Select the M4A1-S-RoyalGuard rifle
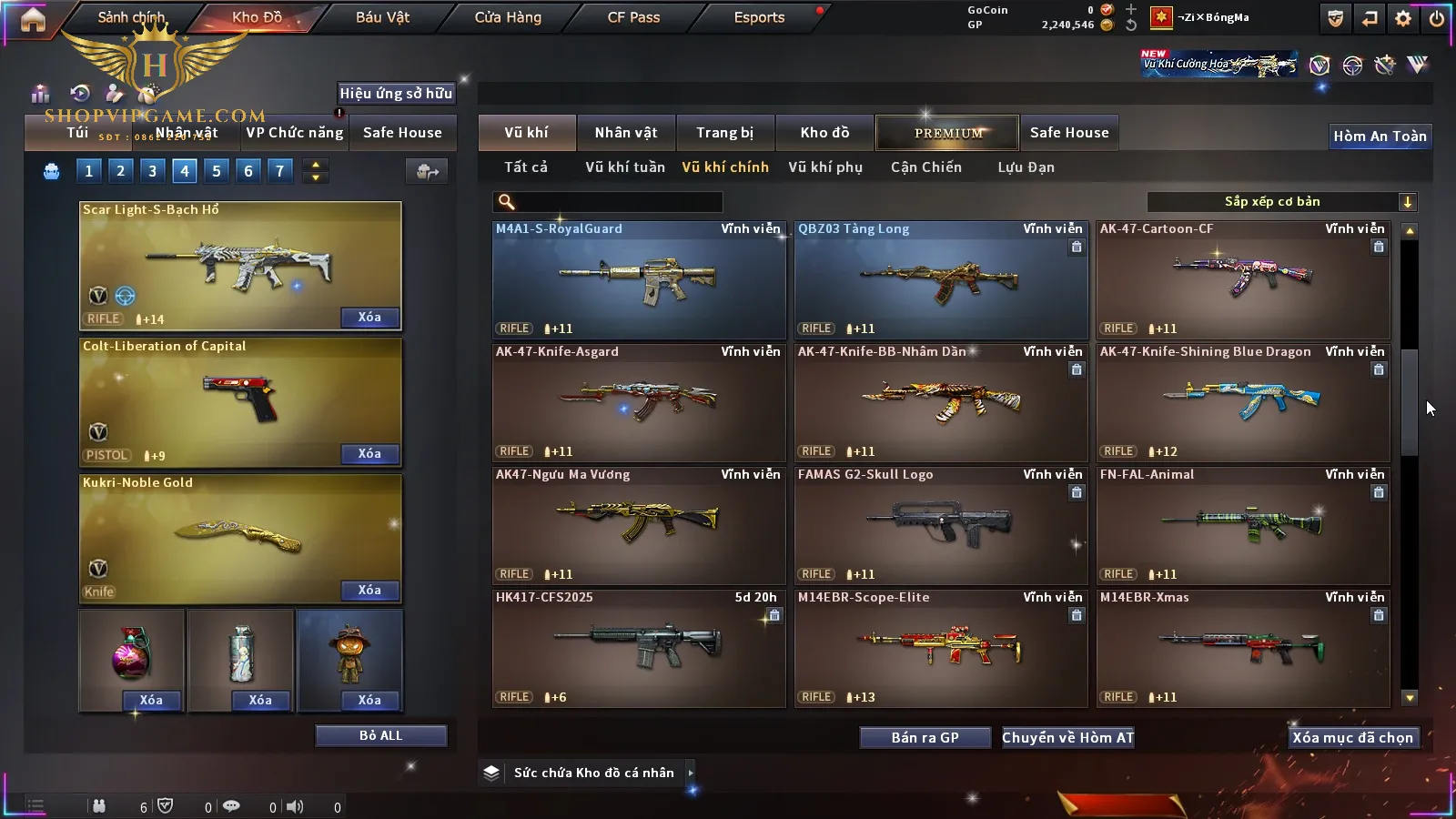The width and height of the screenshot is (1456, 819). 639,280
